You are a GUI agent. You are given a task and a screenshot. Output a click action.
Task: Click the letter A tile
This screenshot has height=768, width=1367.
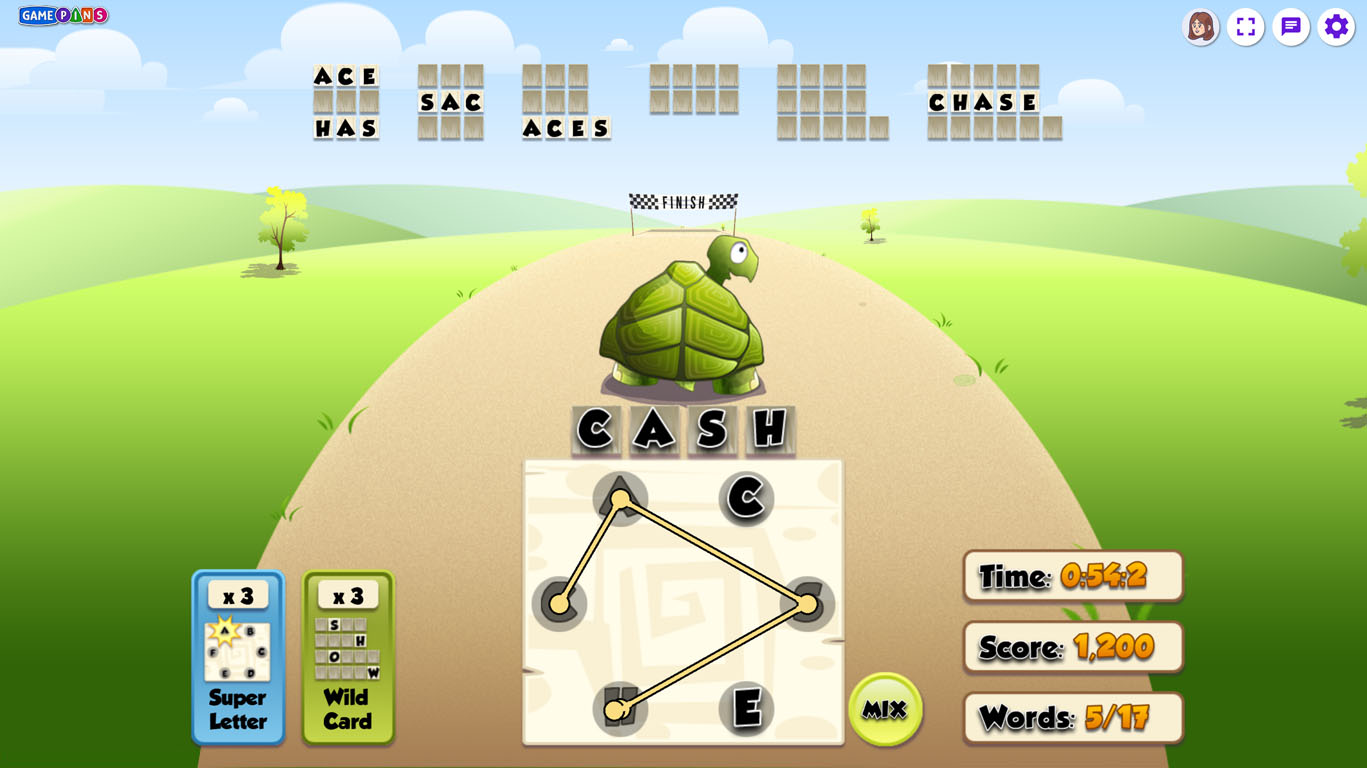[620, 498]
